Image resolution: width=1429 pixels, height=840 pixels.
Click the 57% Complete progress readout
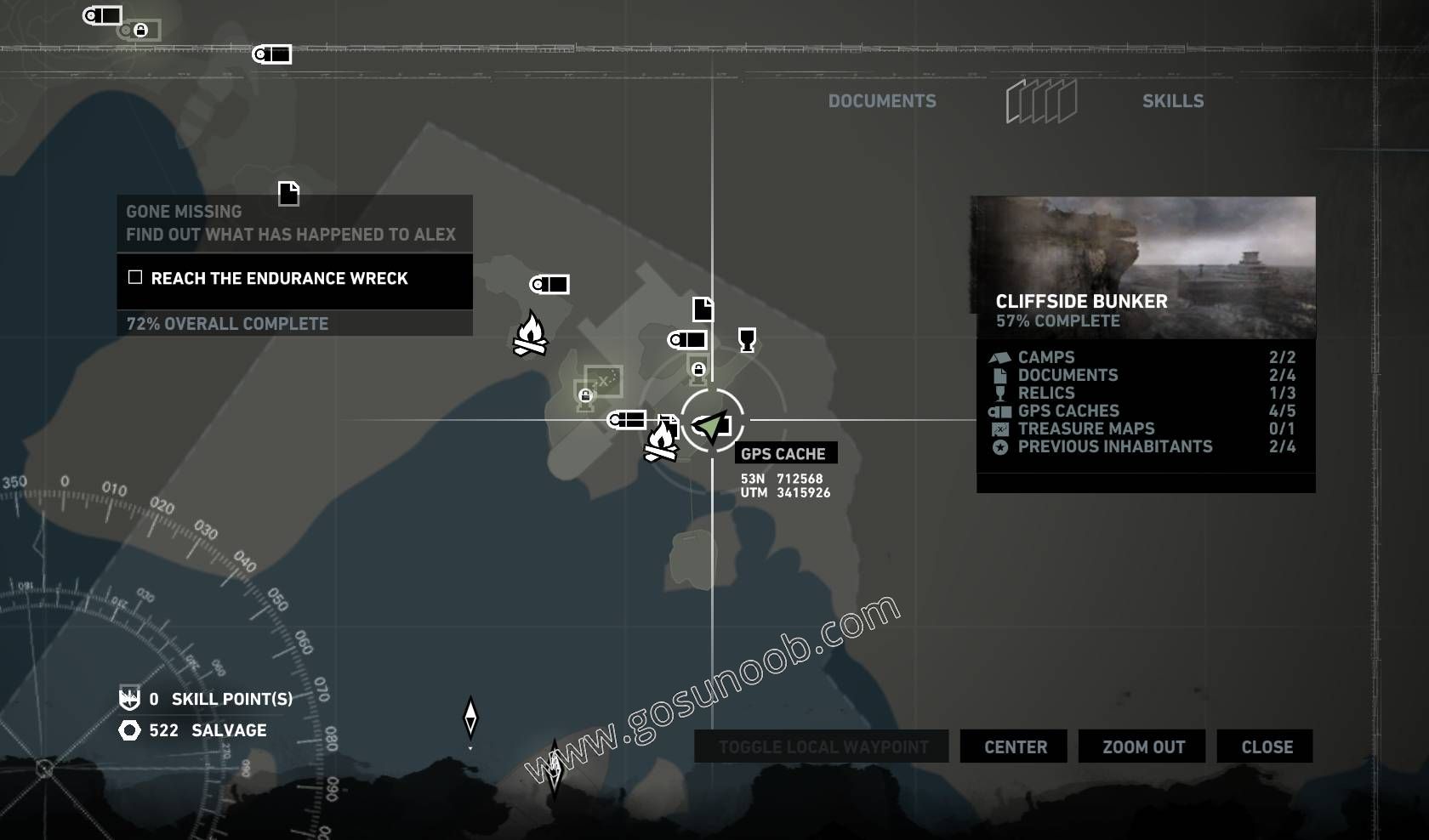pos(1059,321)
